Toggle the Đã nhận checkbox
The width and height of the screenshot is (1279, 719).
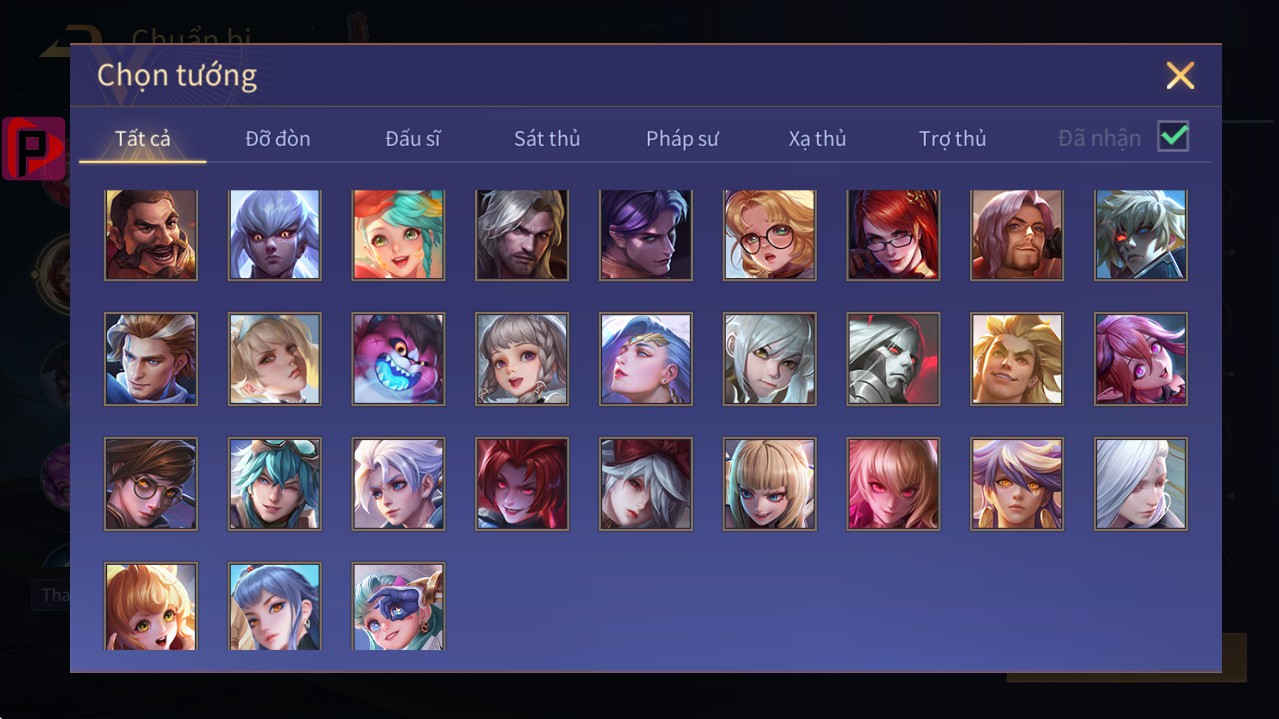click(x=1173, y=136)
